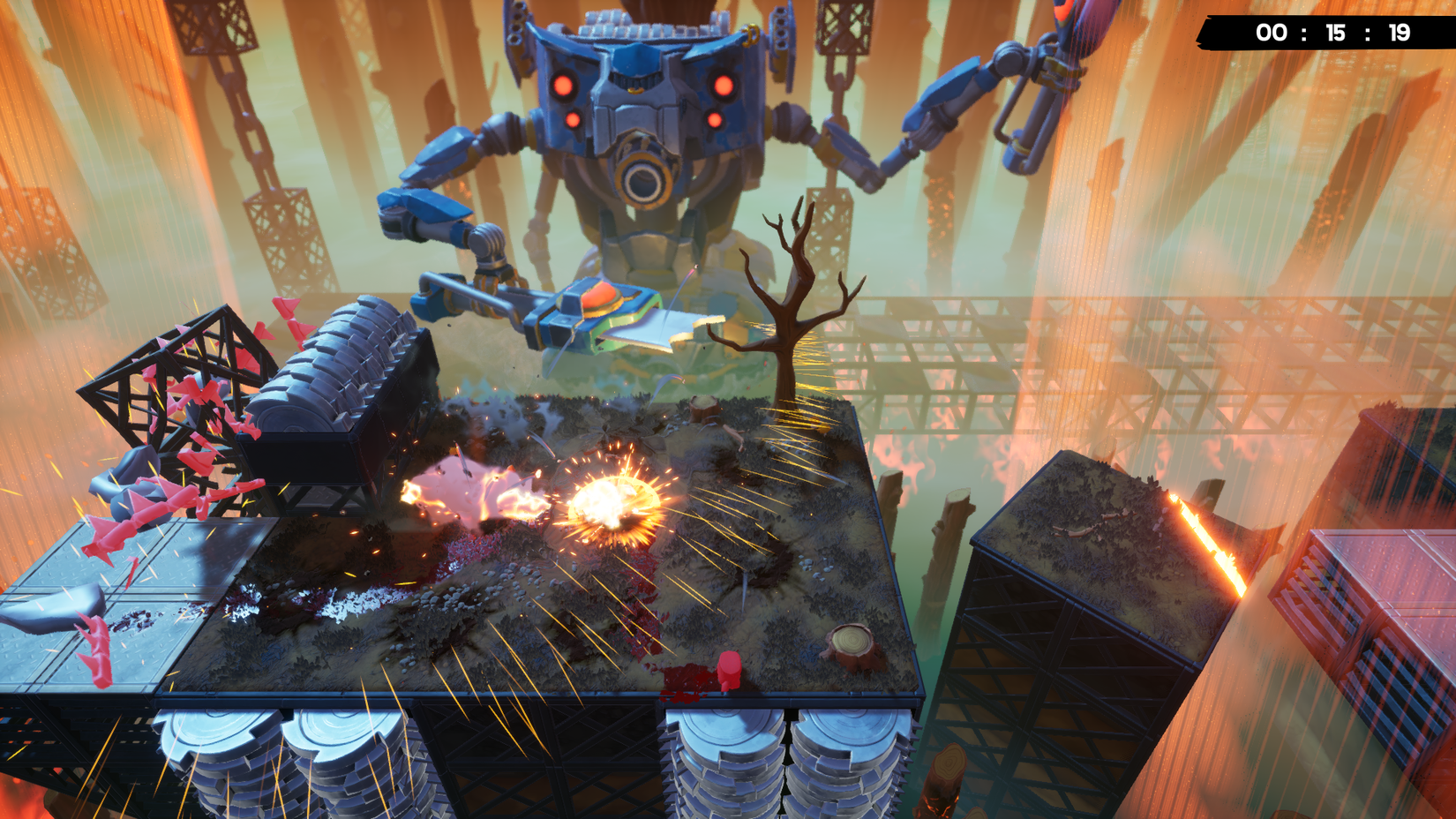Select the red player character near the explosion

click(729, 668)
